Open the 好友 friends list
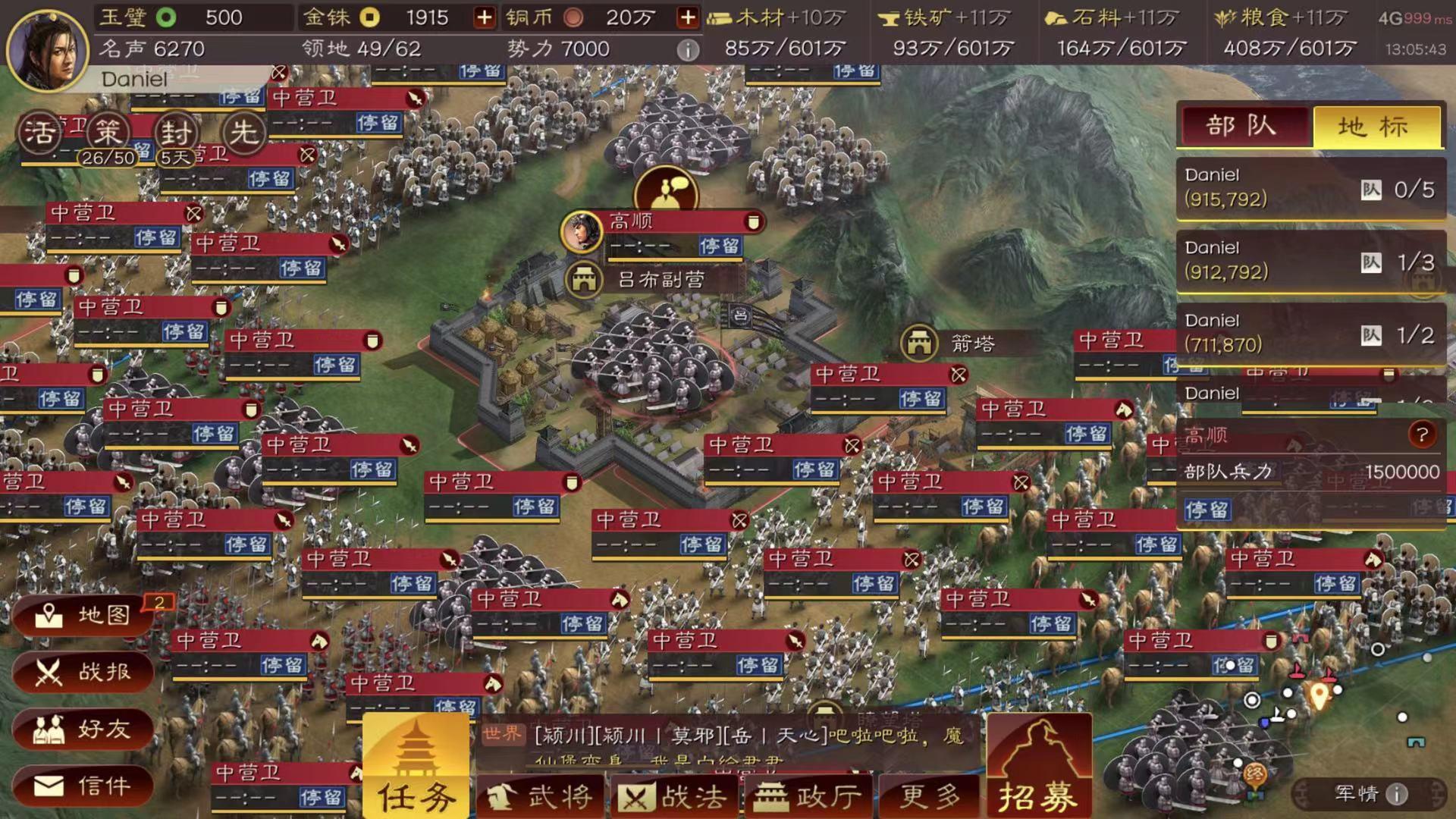Viewport: 1456px width, 819px height. pyautogui.click(x=83, y=730)
